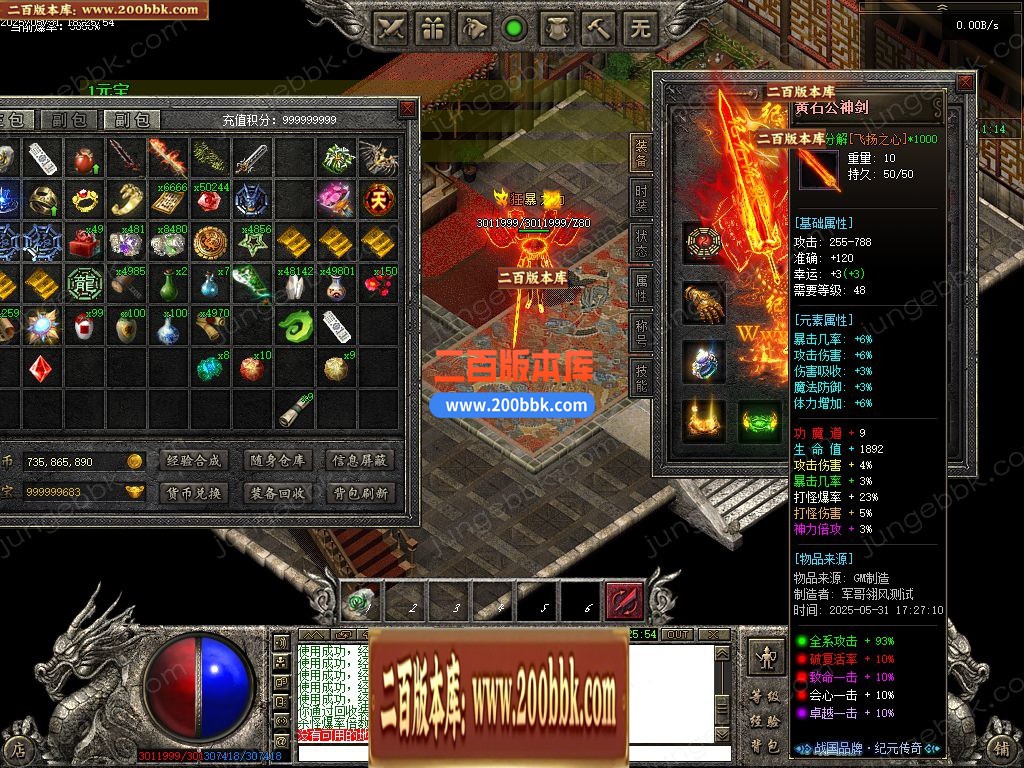Toggle the 信息屏蔽 button
Screen dimensions: 1024x768
(x=359, y=461)
